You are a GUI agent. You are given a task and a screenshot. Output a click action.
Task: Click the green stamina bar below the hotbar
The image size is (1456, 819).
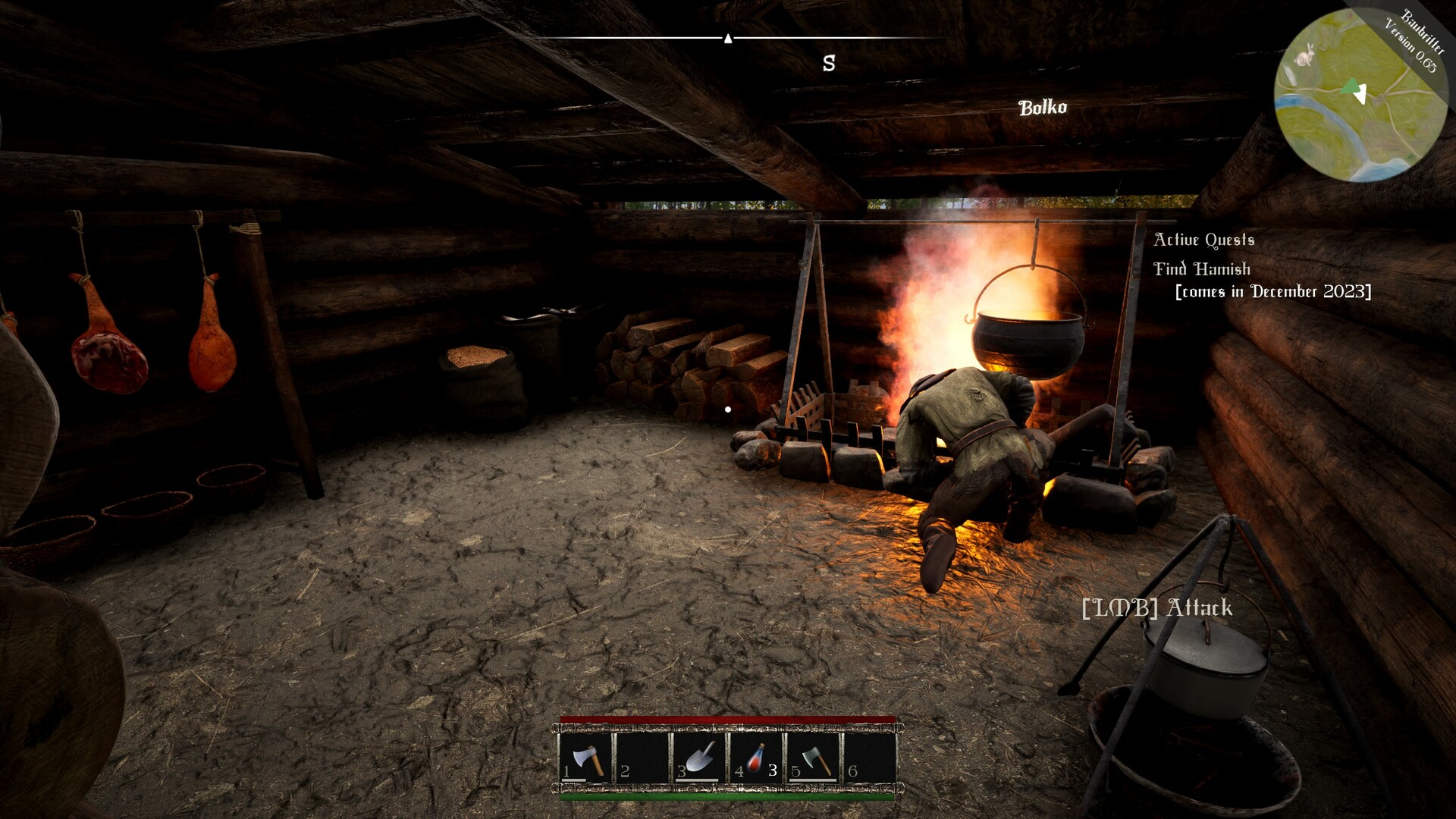click(x=728, y=797)
